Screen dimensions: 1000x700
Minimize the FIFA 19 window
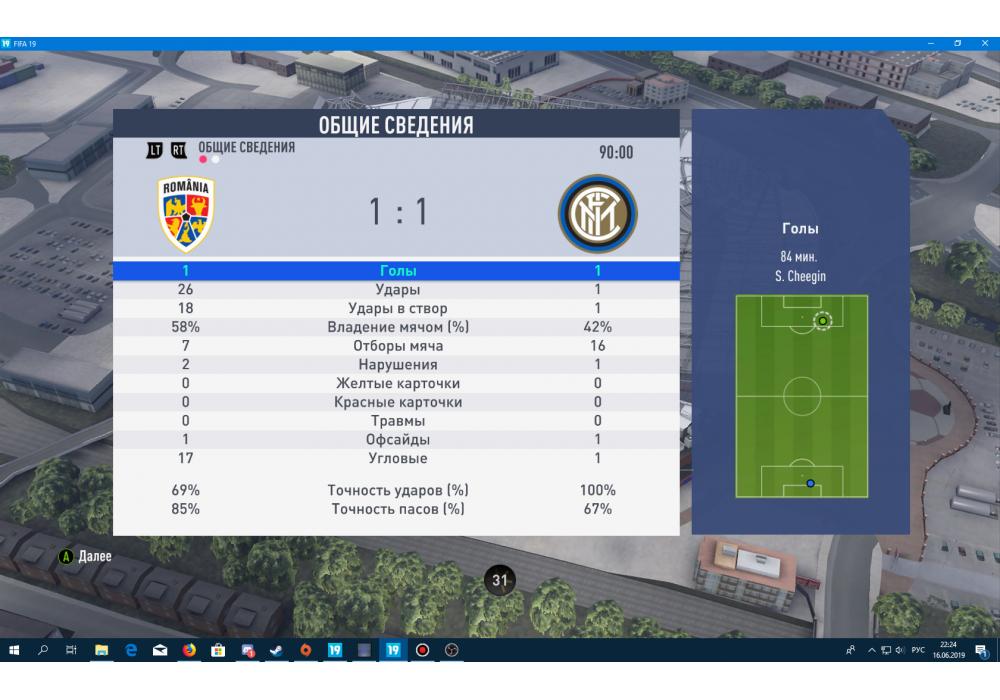click(931, 44)
